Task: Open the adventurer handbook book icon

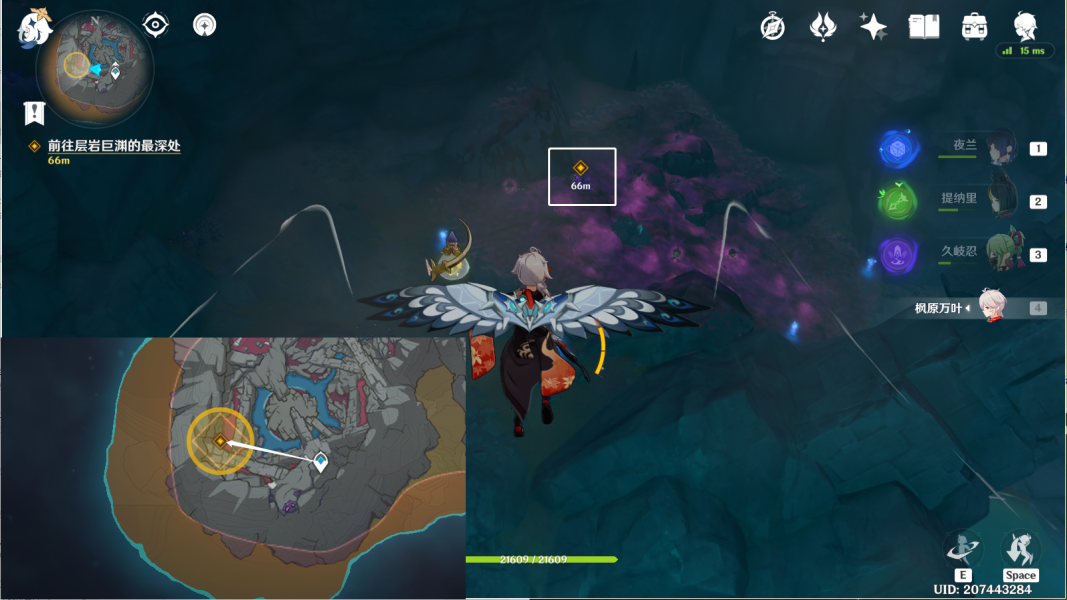Action: pos(923,27)
